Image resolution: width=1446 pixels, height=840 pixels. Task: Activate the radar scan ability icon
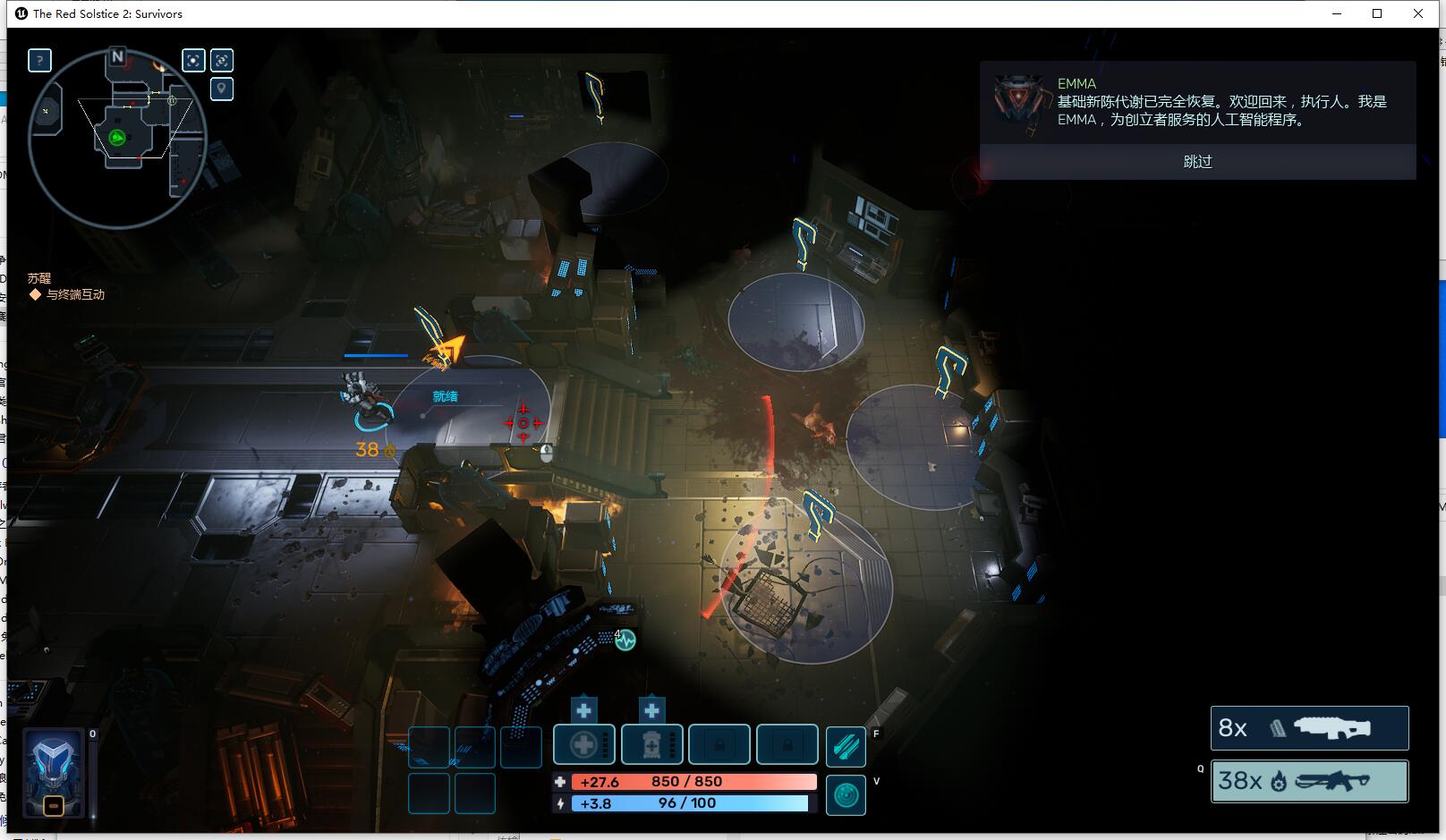point(846,794)
